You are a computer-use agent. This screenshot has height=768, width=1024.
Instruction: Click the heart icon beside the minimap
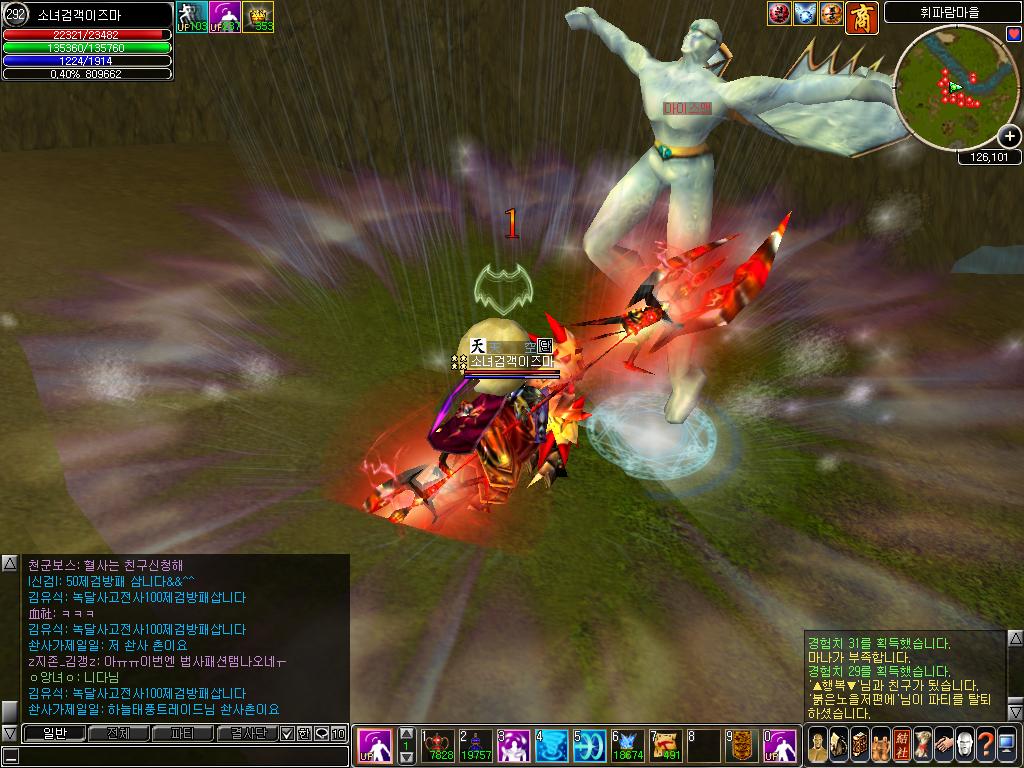(x=1014, y=35)
